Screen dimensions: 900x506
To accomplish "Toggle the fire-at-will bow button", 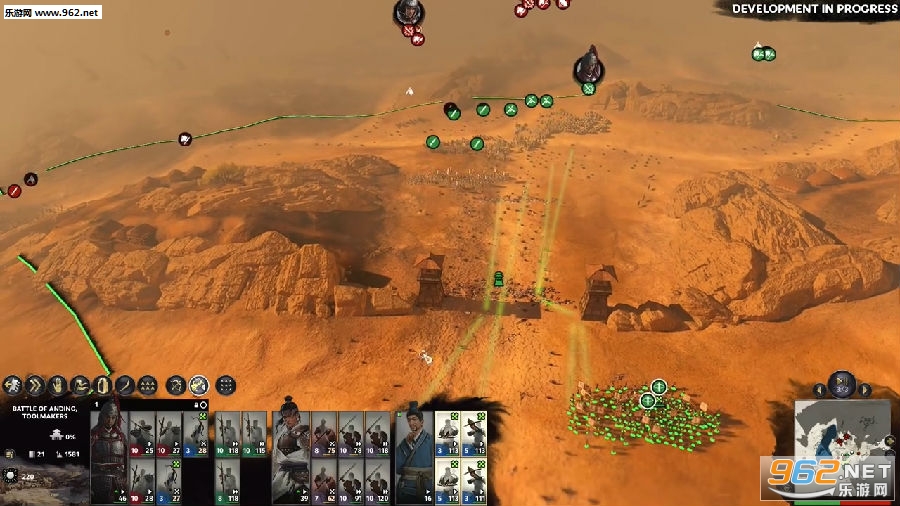I will tap(176, 384).
